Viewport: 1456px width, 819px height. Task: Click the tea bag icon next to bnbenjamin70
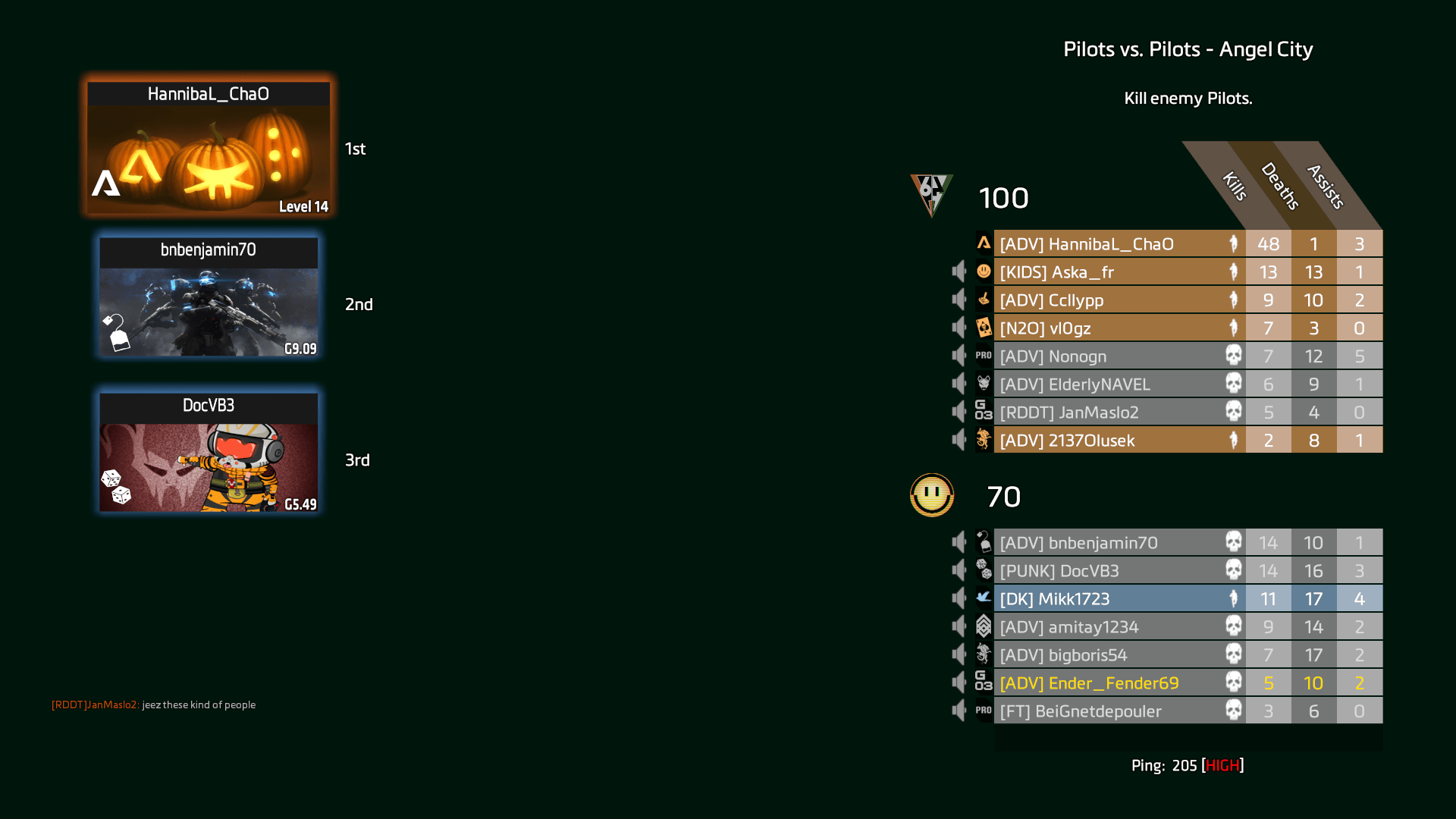click(x=984, y=542)
